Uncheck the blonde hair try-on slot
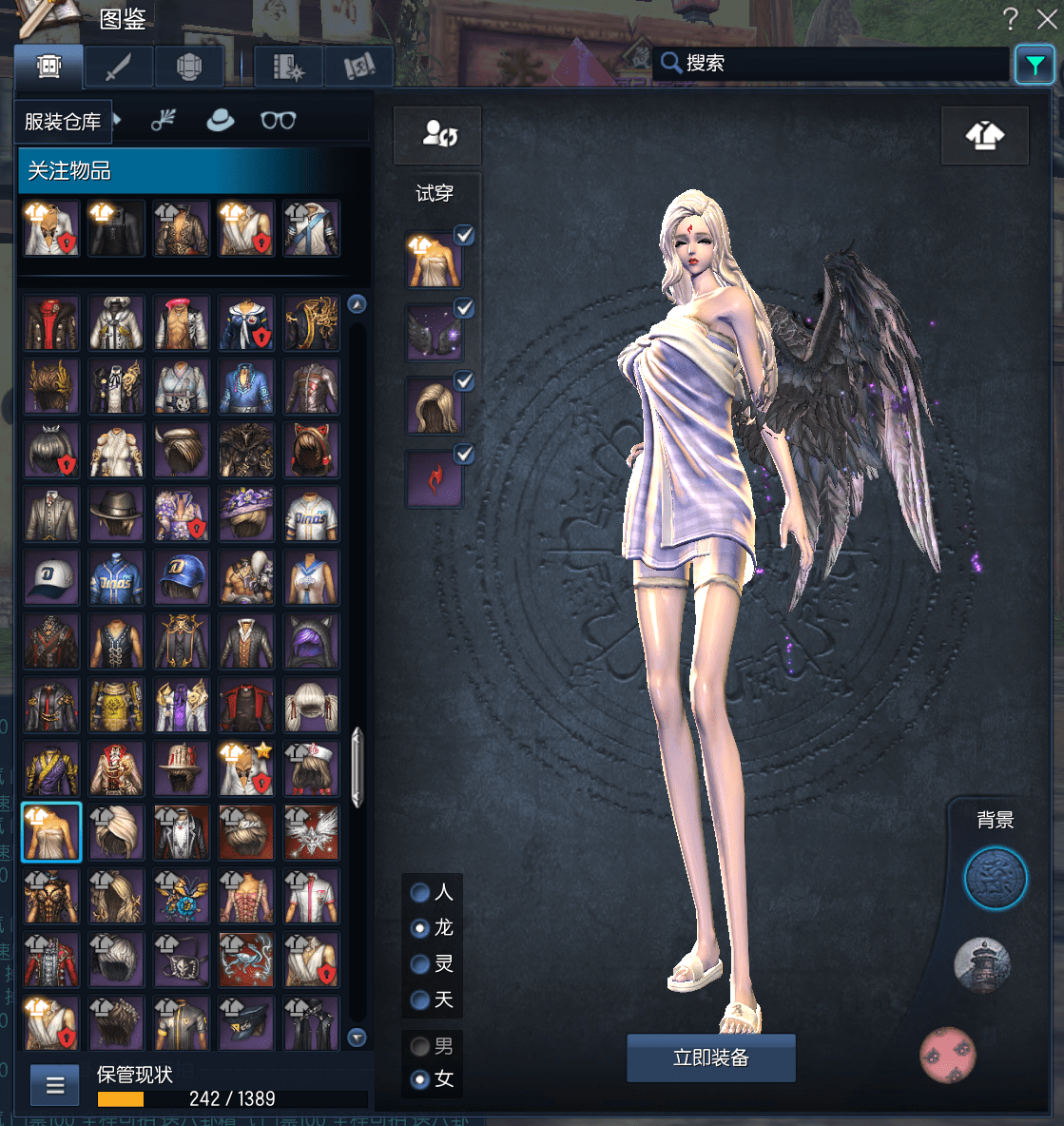 (464, 380)
